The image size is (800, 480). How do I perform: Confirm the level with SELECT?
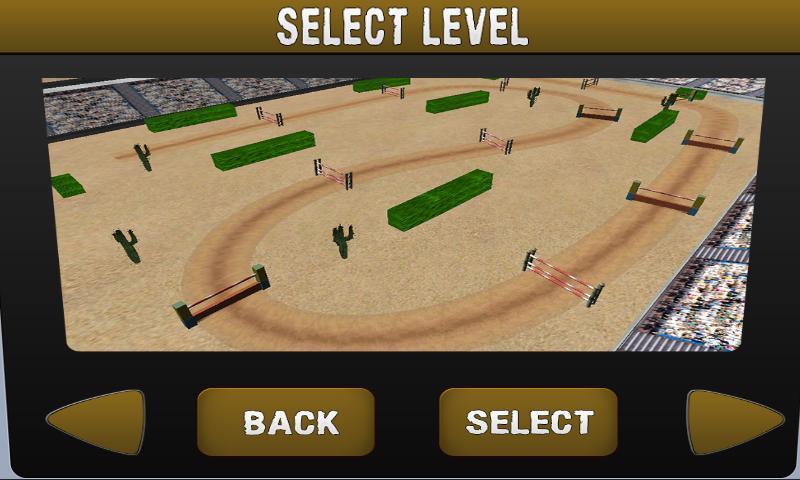point(528,421)
